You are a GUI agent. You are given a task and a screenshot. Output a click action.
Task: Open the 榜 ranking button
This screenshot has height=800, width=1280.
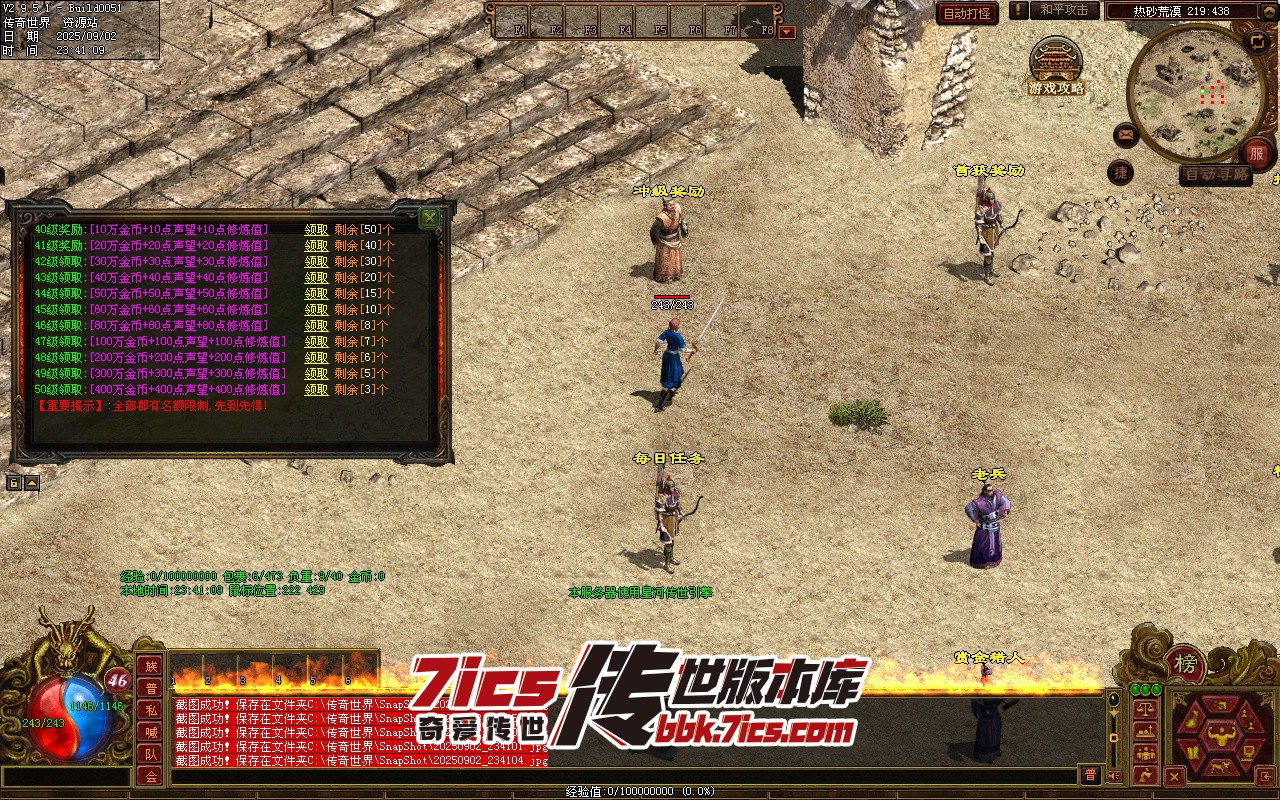pyautogui.click(x=1185, y=664)
